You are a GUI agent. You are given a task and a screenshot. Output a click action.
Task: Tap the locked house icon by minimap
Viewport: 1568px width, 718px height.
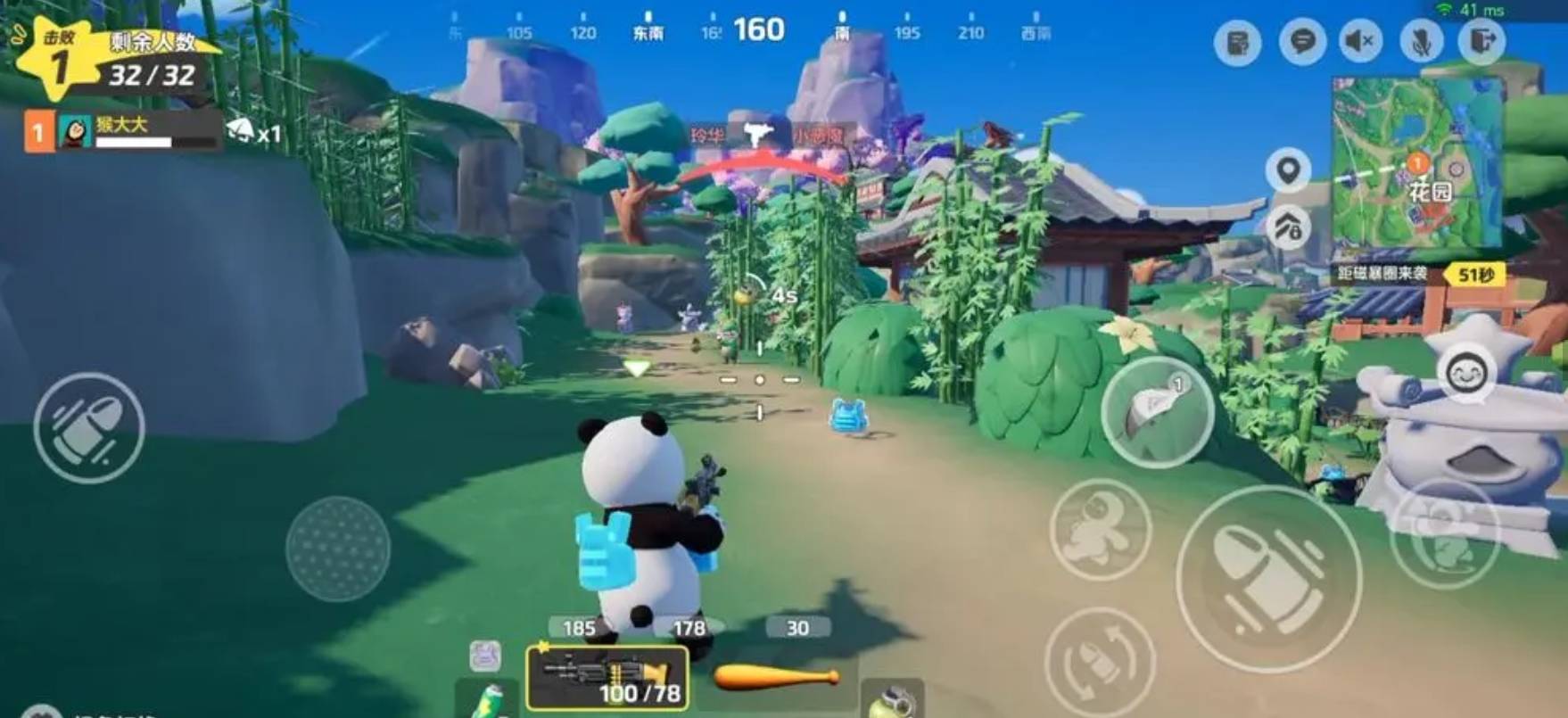pos(1288,228)
